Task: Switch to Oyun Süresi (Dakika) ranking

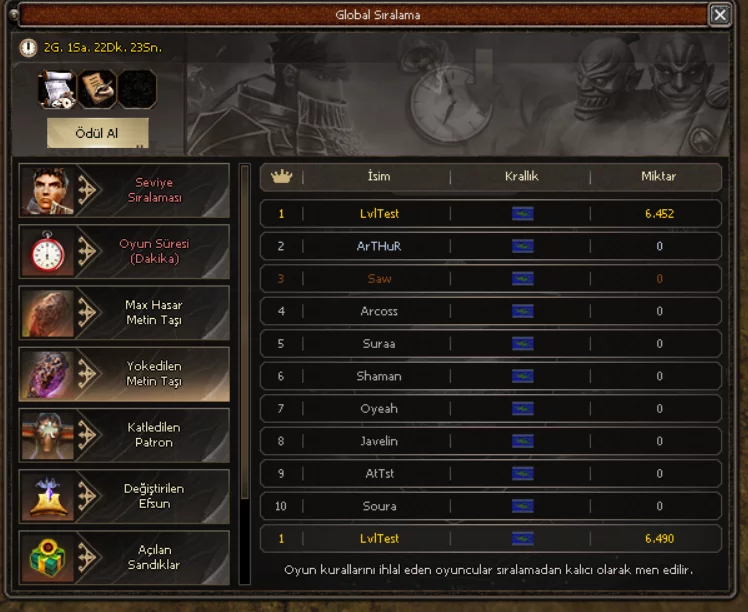Action: pyautogui.click(x=124, y=251)
